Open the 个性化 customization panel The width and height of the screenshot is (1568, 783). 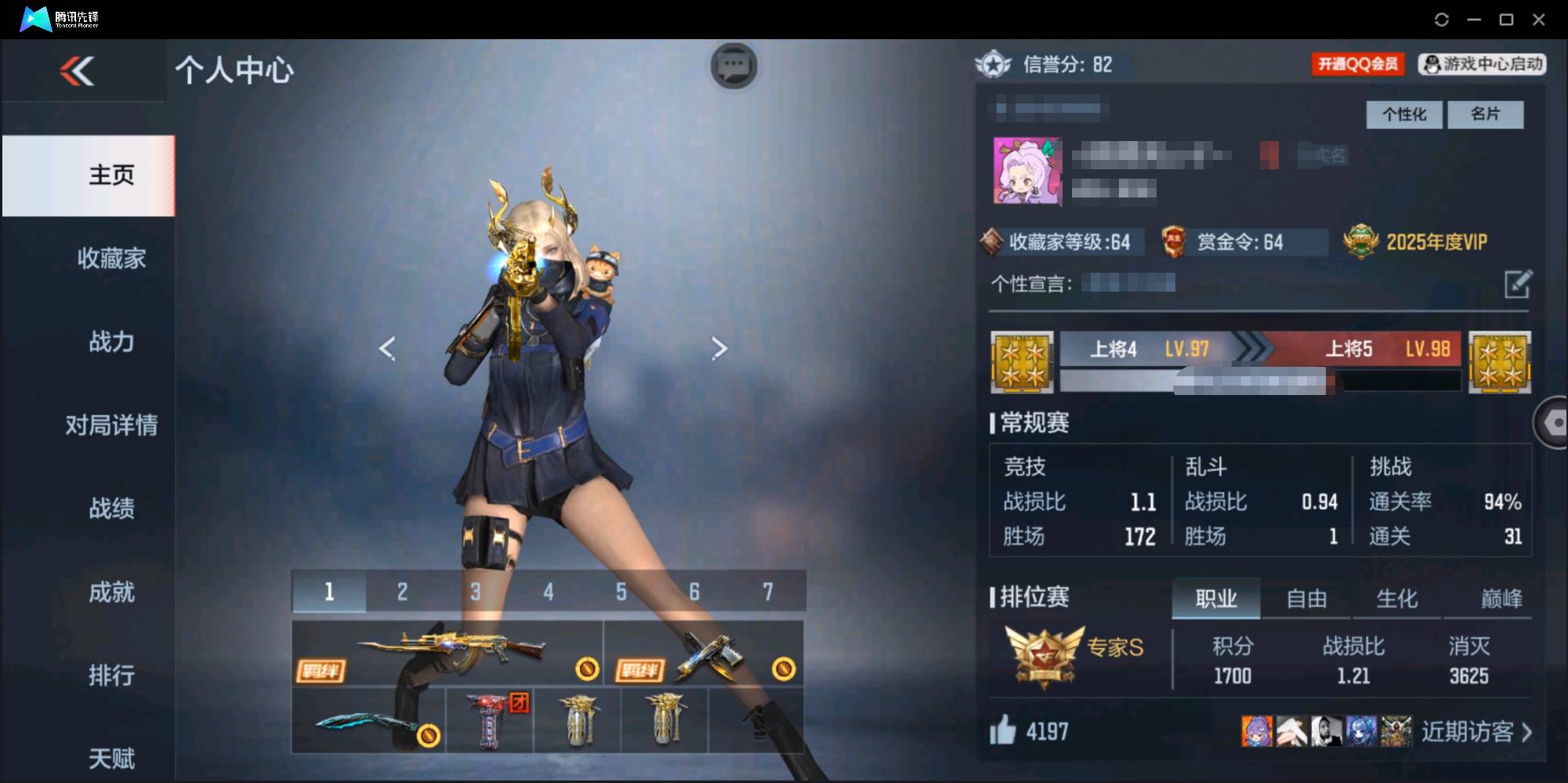(x=1404, y=114)
